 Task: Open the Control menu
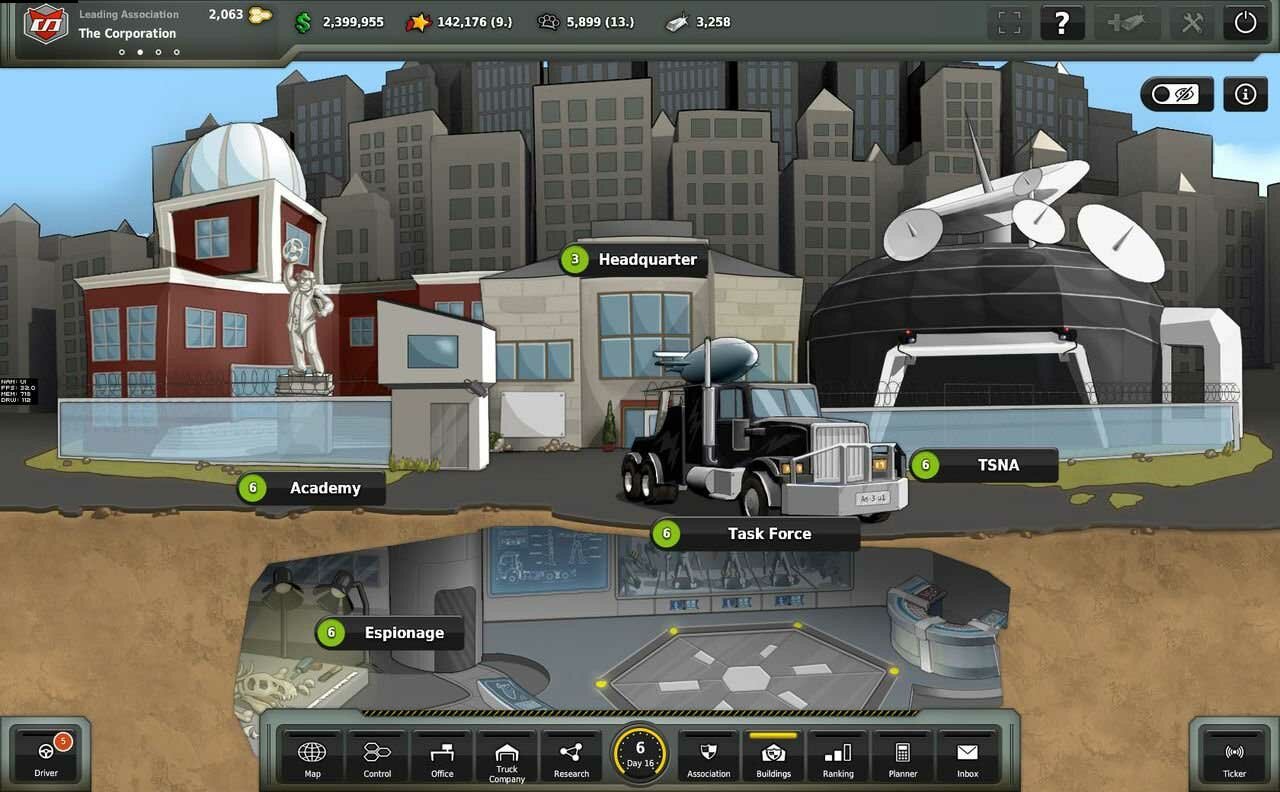tap(377, 757)
